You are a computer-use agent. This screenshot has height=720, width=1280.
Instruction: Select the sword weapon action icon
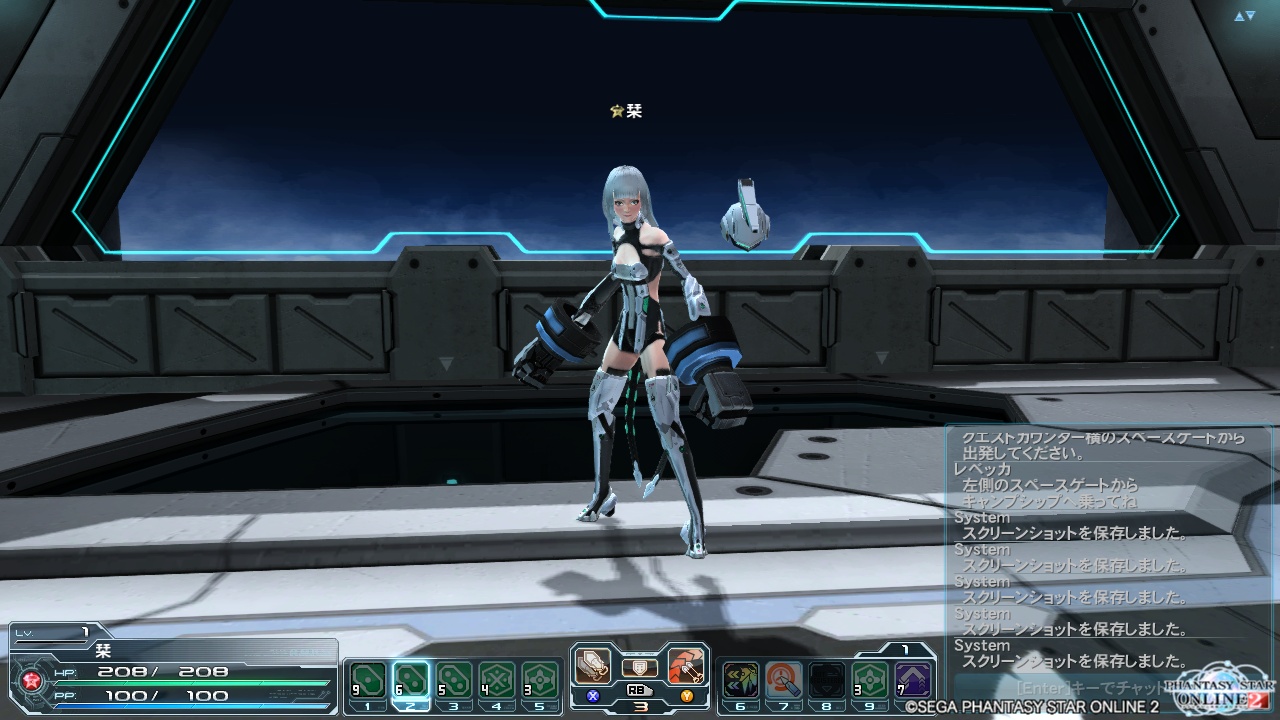pos(594,666)
